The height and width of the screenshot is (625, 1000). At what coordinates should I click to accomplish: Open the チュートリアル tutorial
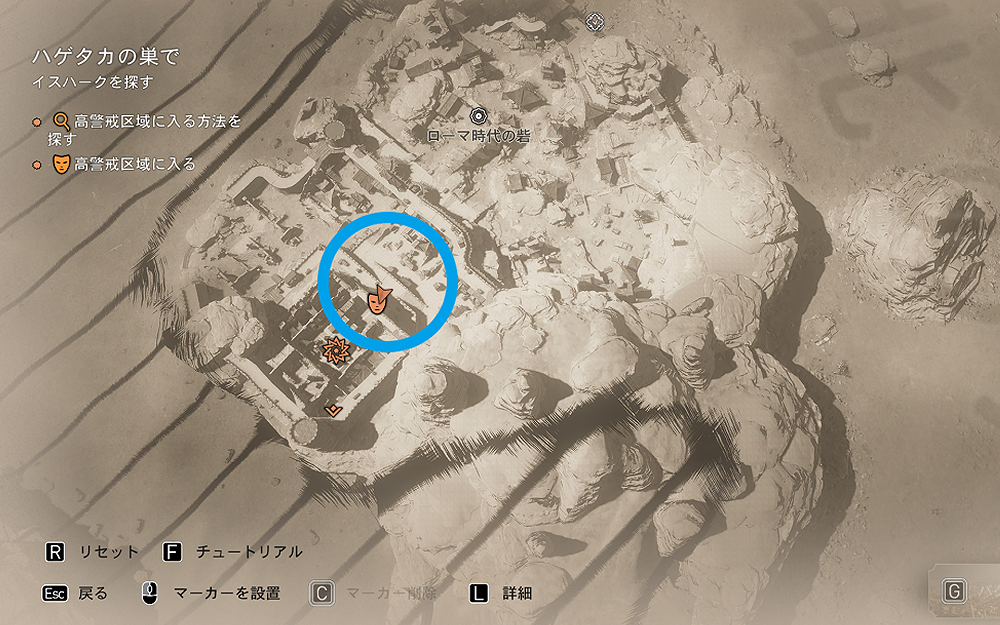tap(233, 552)
